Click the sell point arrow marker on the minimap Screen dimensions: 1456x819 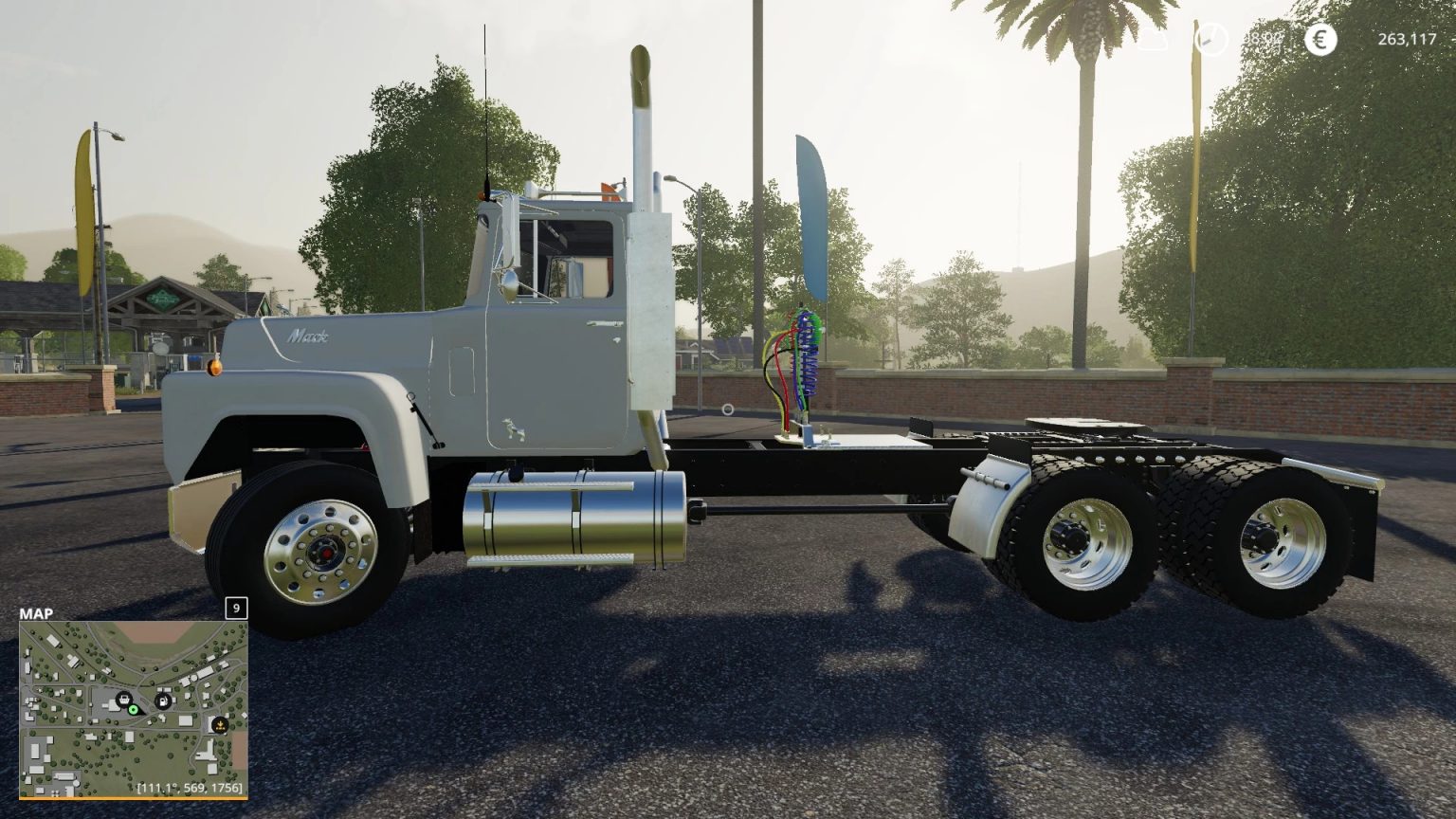pos(219,725)
